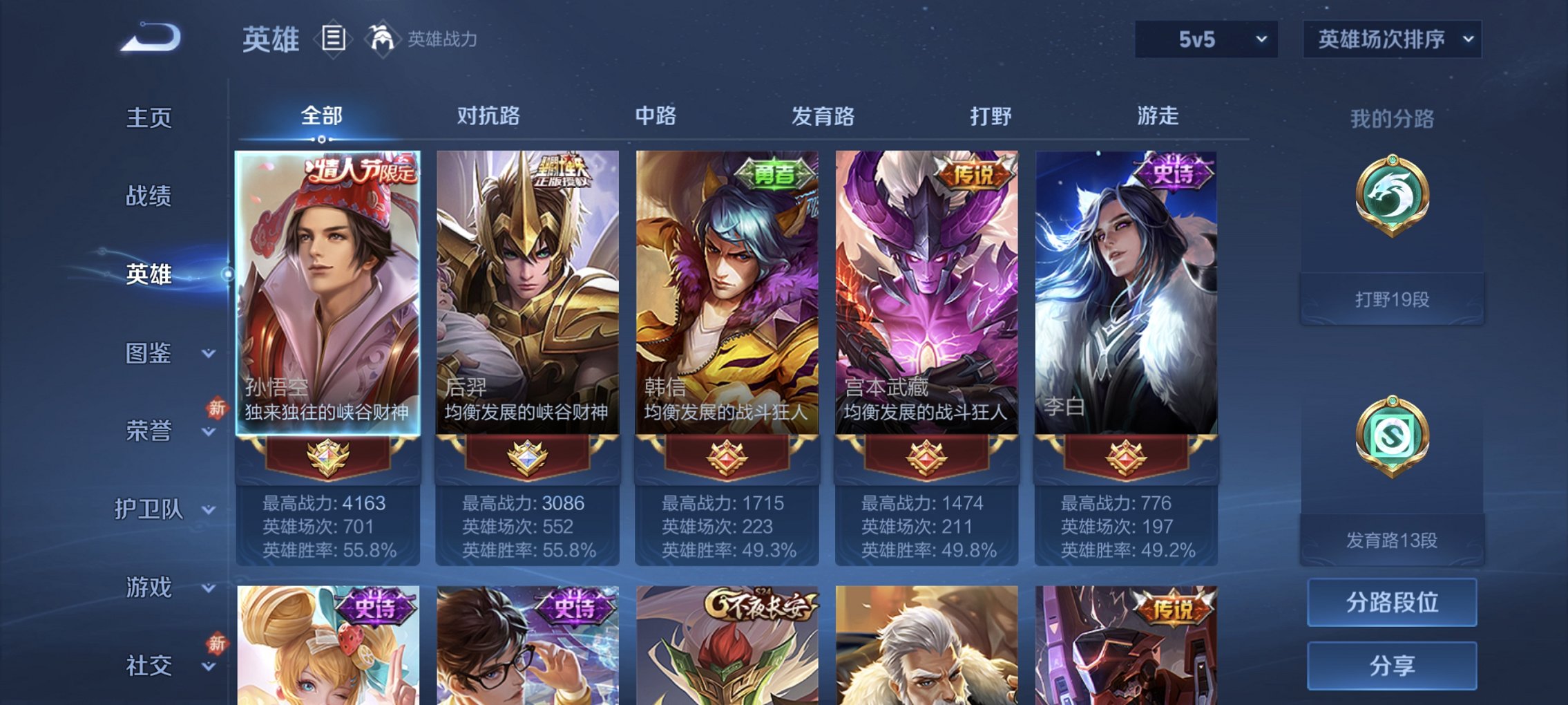Open 分路段位 lane rank details
Image resolution: width=1568 pixels, height=705 pixels.
1391,603
